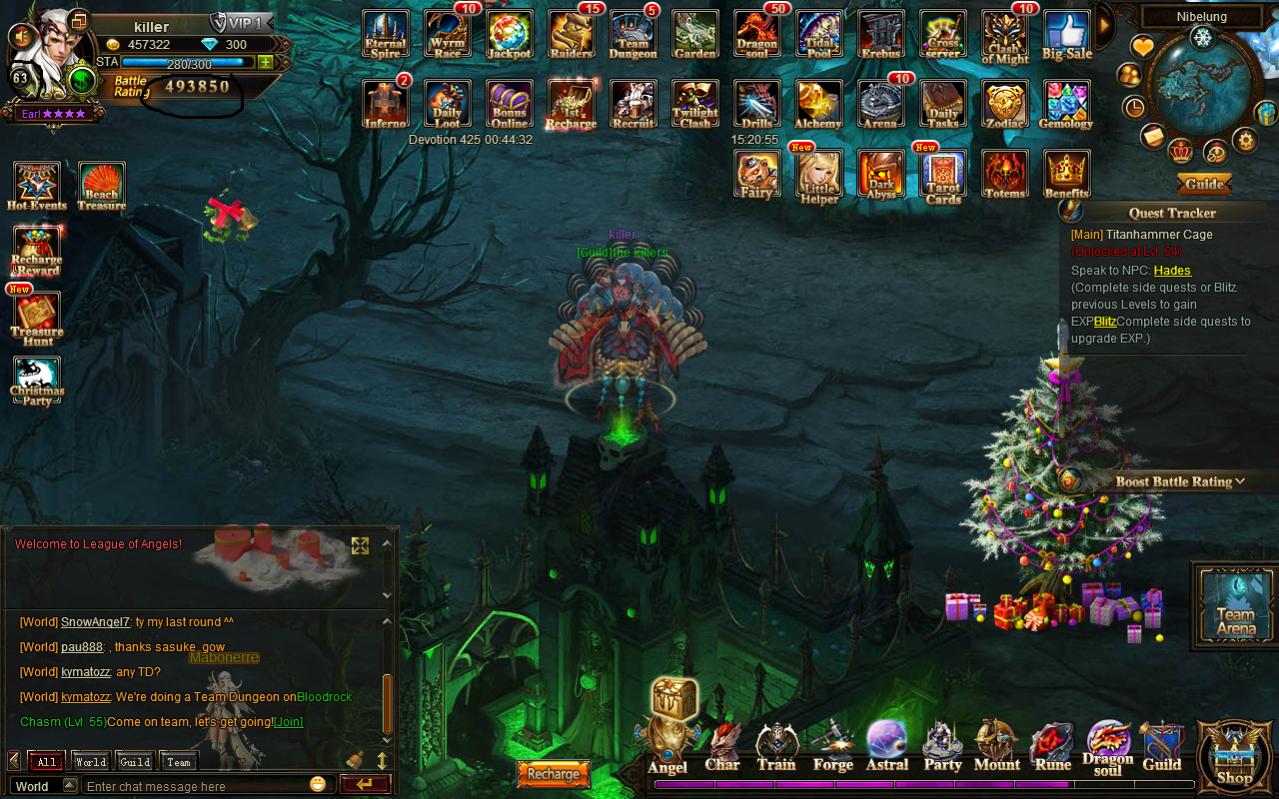Viewport: 1279px width, 799px height.
Task: Open the Team Dungeon icon
Action: point(633,34)
